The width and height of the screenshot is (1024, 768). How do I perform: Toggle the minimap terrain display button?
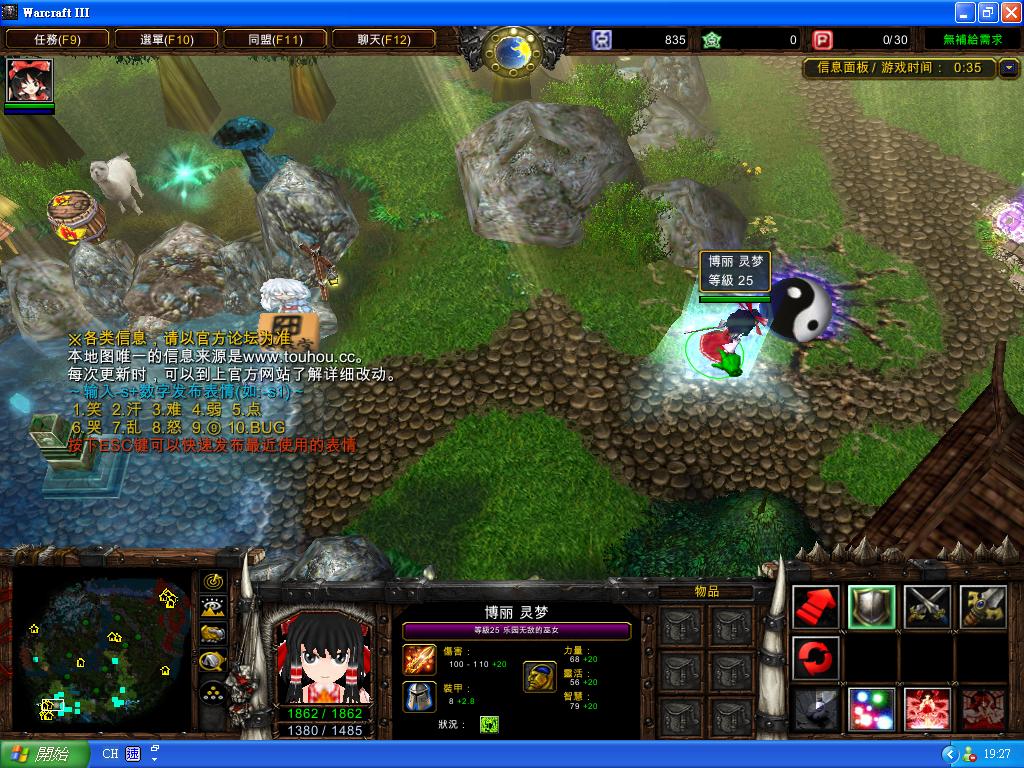212,607
